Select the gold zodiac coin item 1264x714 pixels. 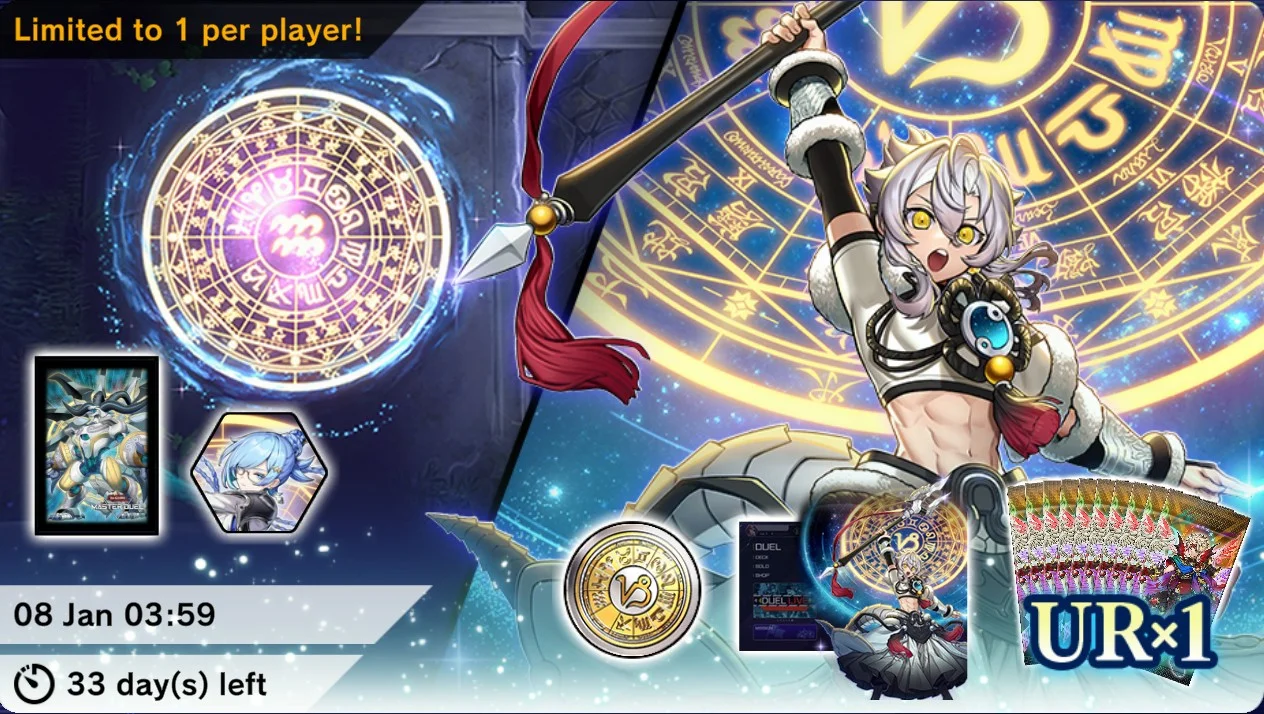(632, 589)
